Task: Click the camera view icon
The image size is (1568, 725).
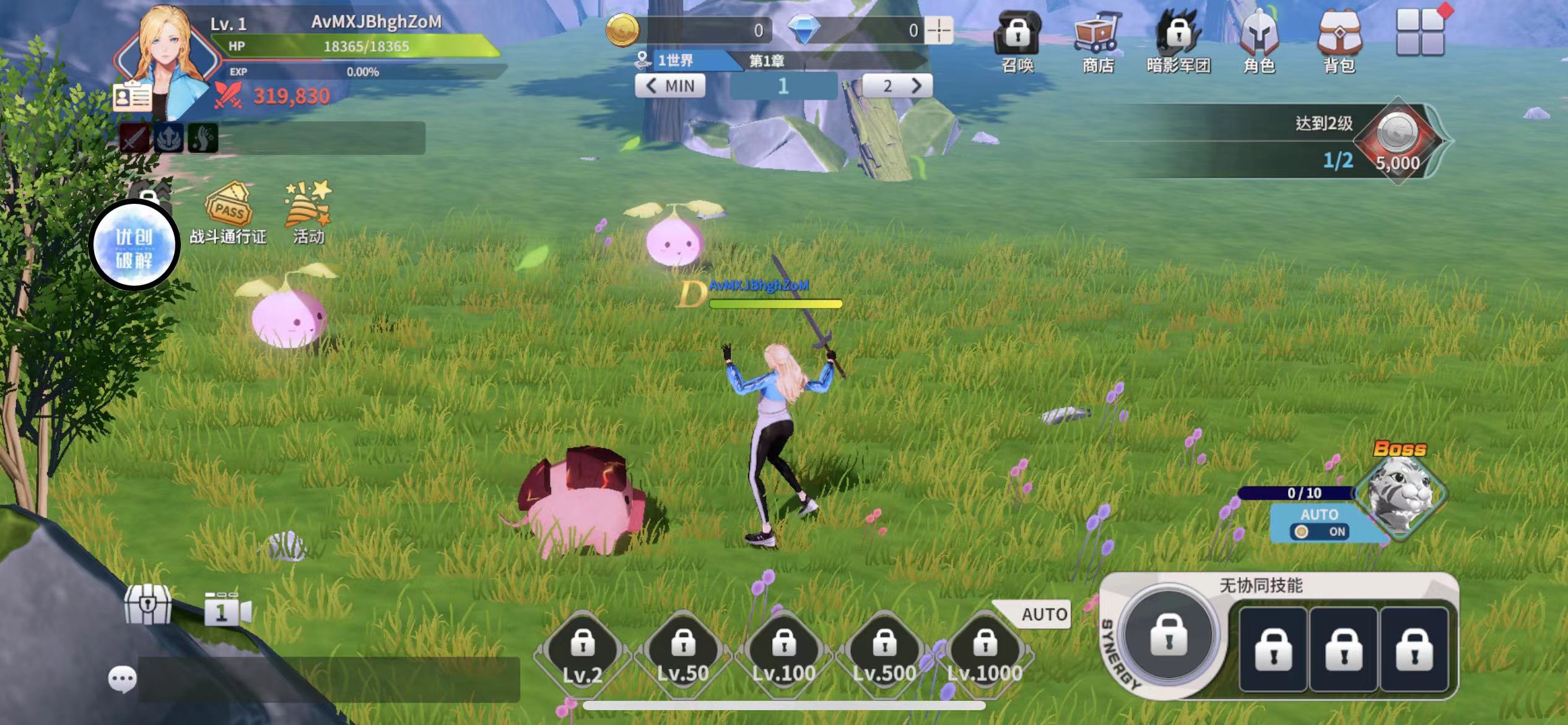Action: tap(227, 610)
